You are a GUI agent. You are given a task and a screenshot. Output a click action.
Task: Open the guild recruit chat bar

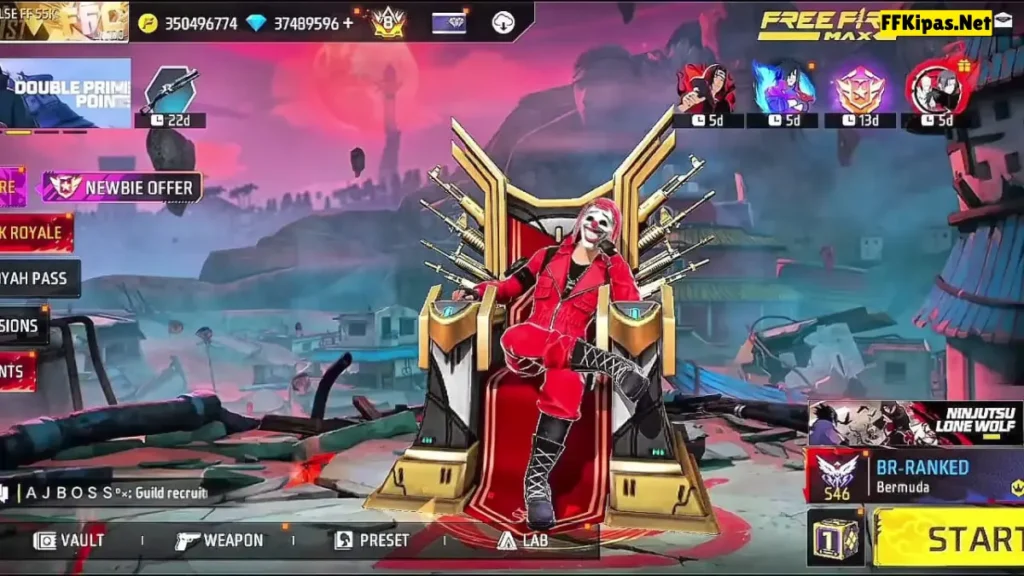point(110,492)
